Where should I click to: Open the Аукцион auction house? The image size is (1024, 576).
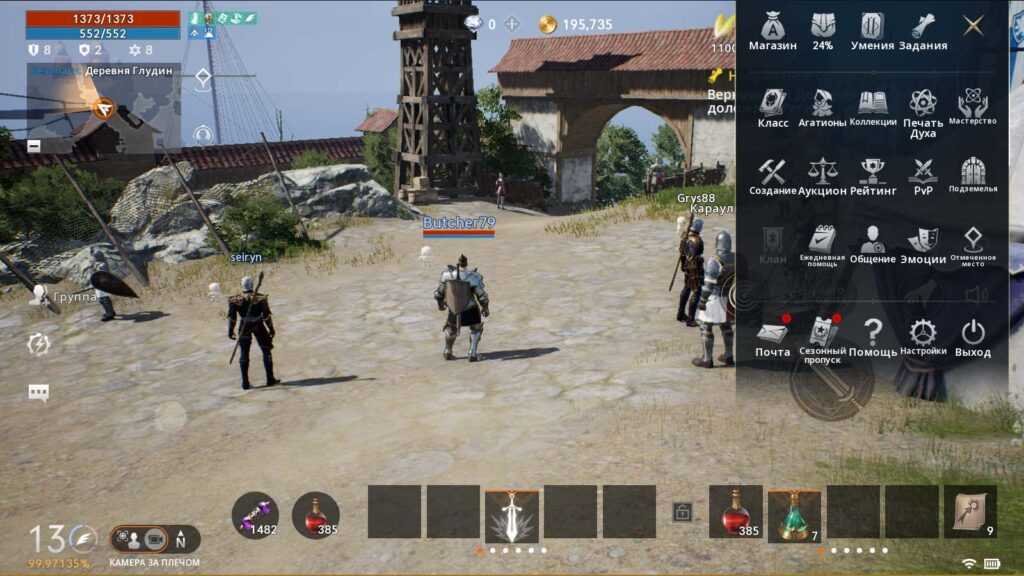pos(822,176)
